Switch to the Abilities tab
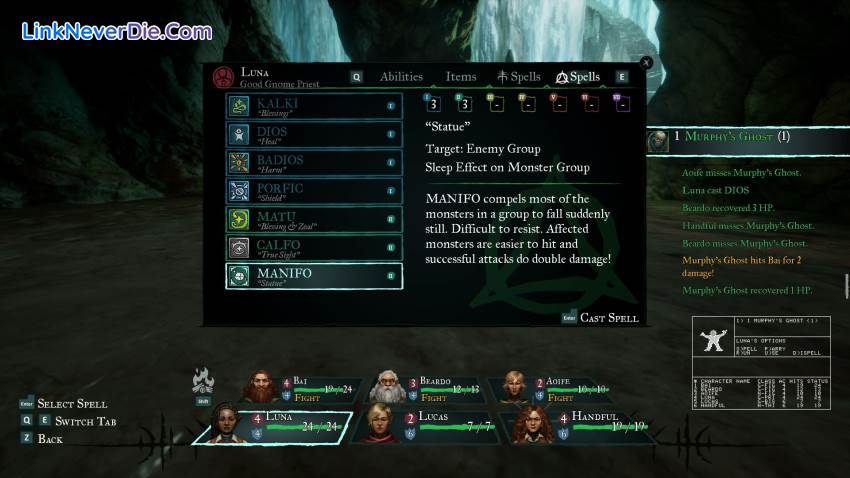This screenshot has height=478, width=850. (400, 77)
